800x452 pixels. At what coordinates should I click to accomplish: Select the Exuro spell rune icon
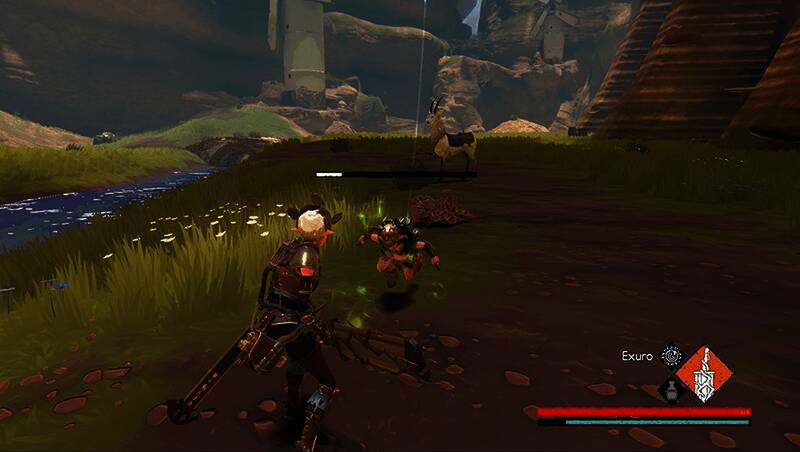click(x=672, y=355)
